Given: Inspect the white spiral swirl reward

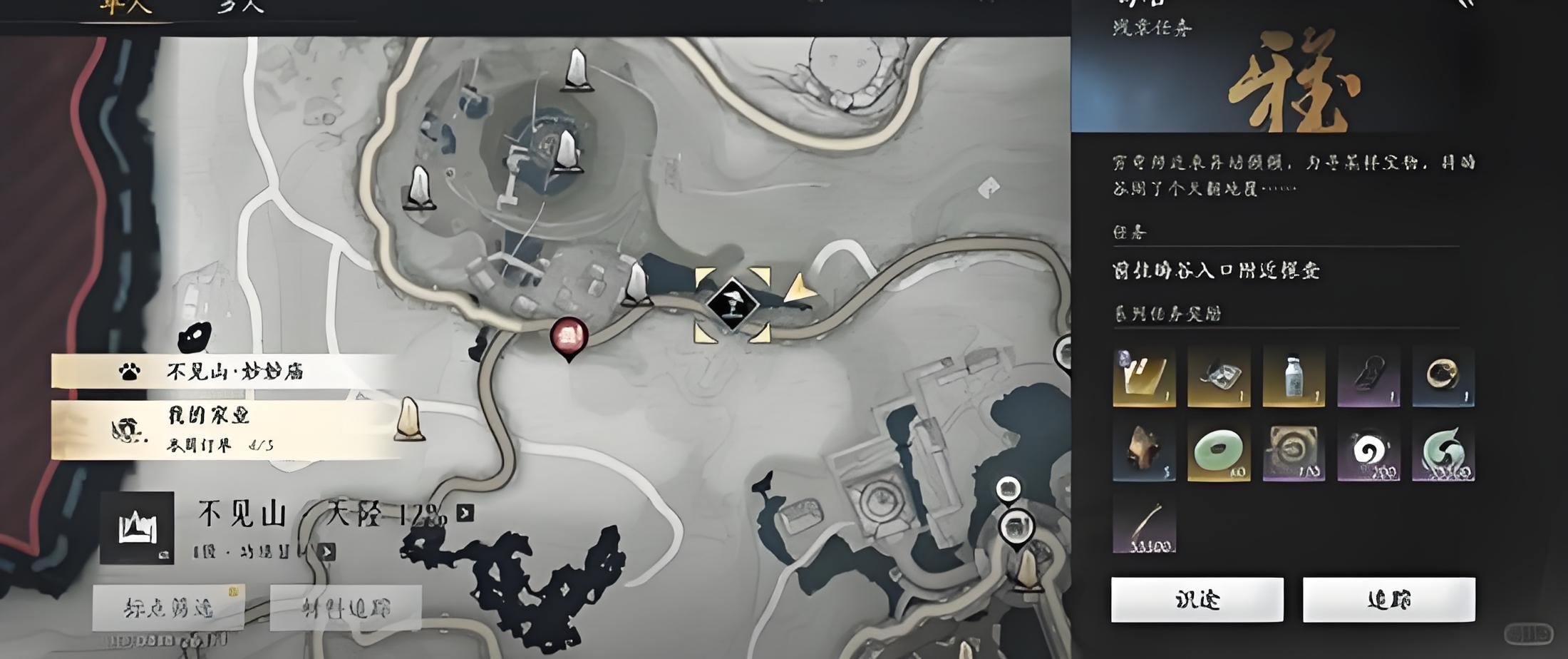Looking at the screenshot, I should point(1368,451).
